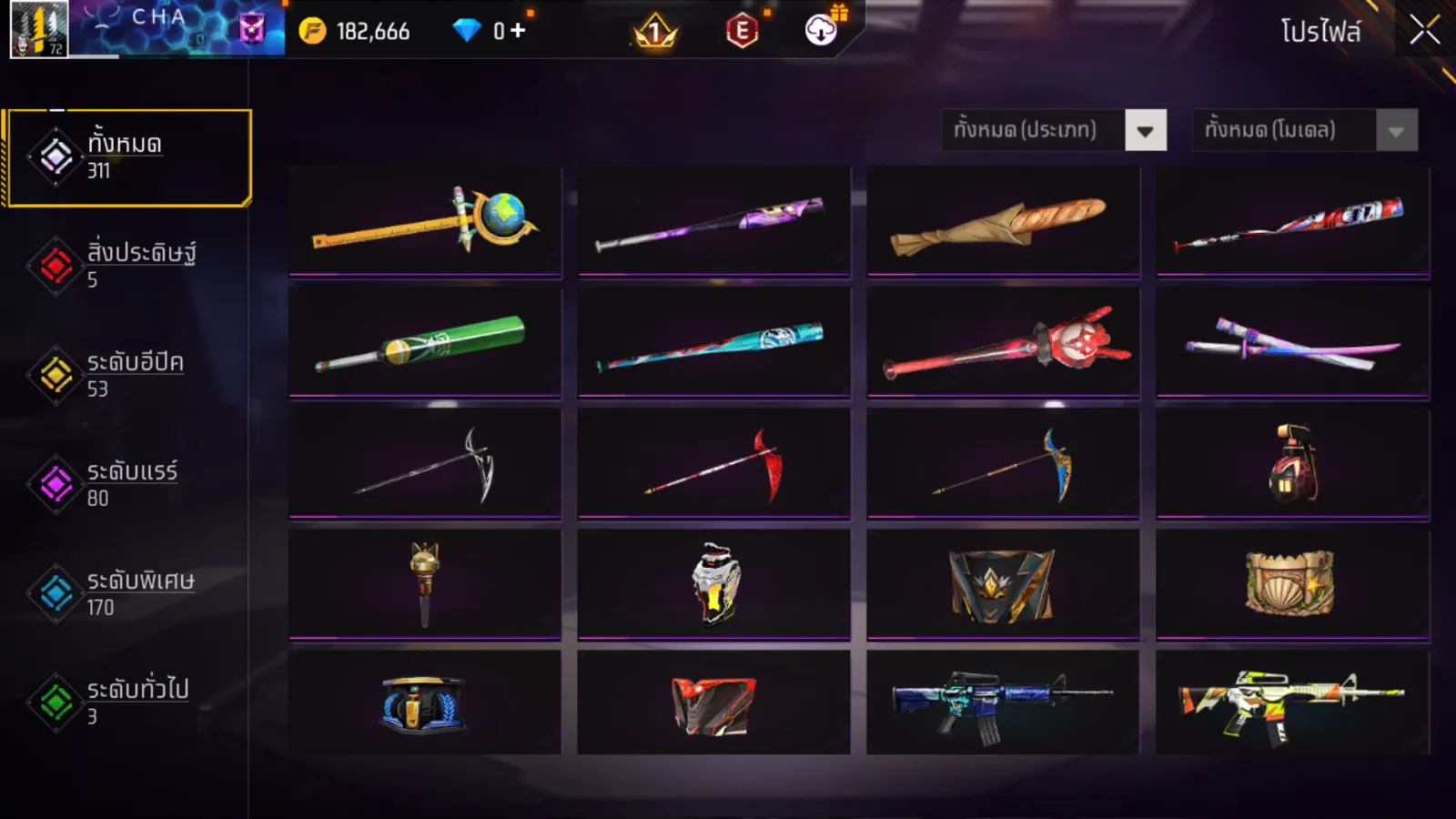Choose the green cricket bat skin
The height and width of the screenshot is (819, 1456).
click(x=425, y=342)
